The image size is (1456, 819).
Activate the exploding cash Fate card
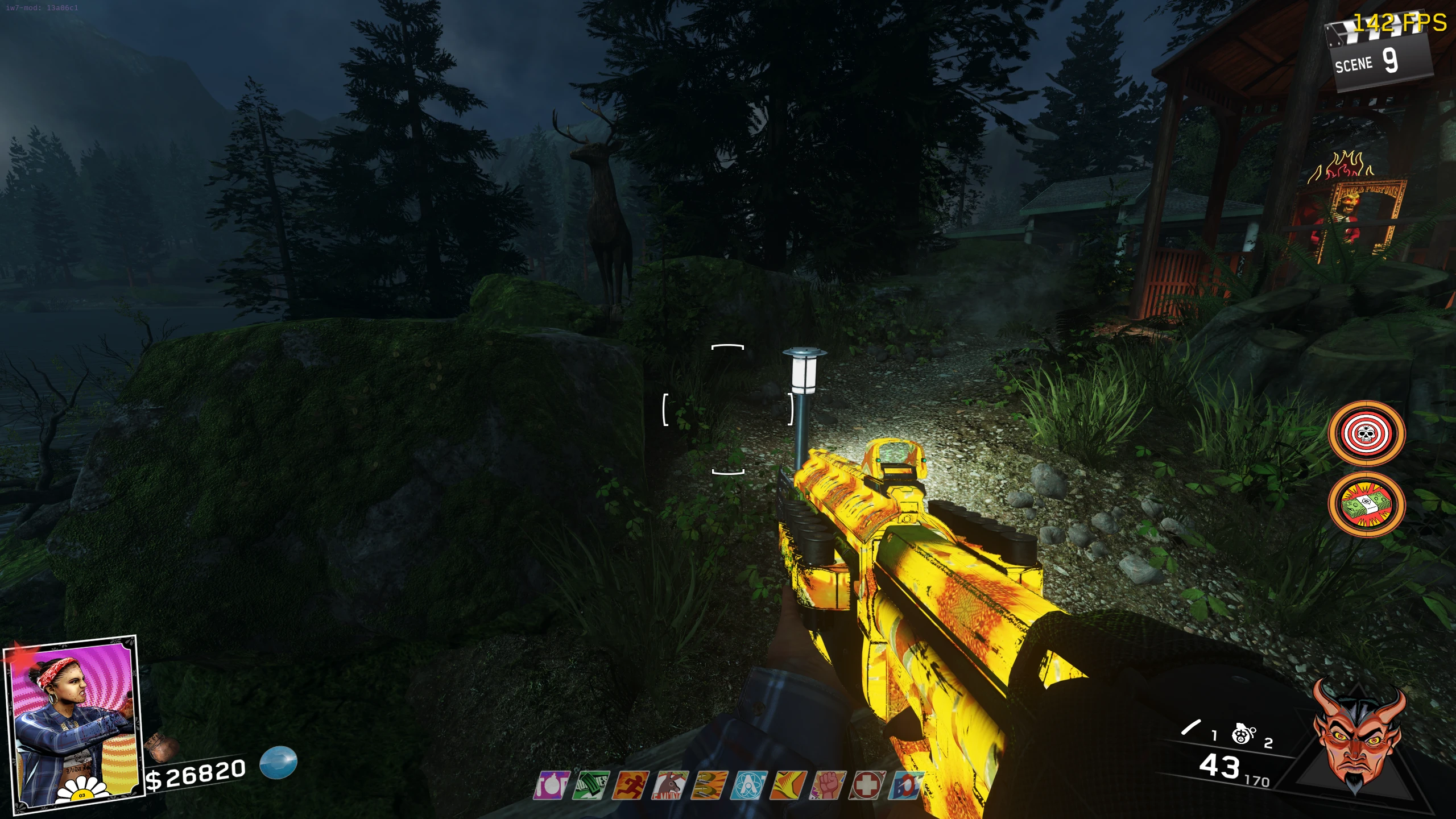pyautogui.click(x=1366, y=504)
